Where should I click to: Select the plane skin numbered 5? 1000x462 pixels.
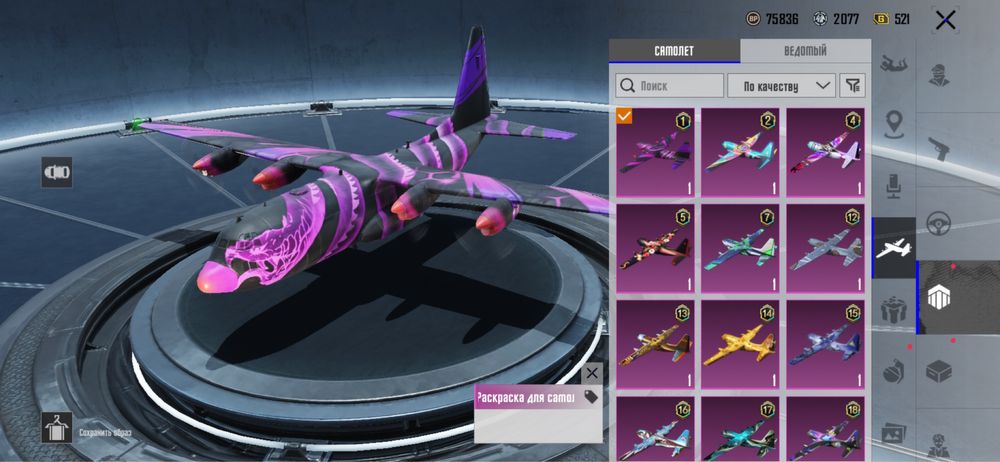pos(655,249)
